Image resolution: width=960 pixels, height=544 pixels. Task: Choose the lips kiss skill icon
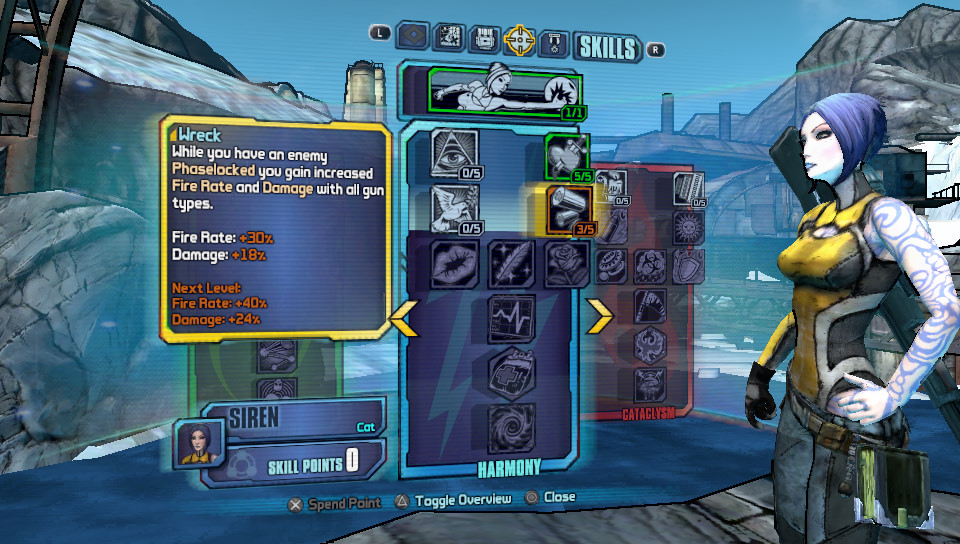454,264
